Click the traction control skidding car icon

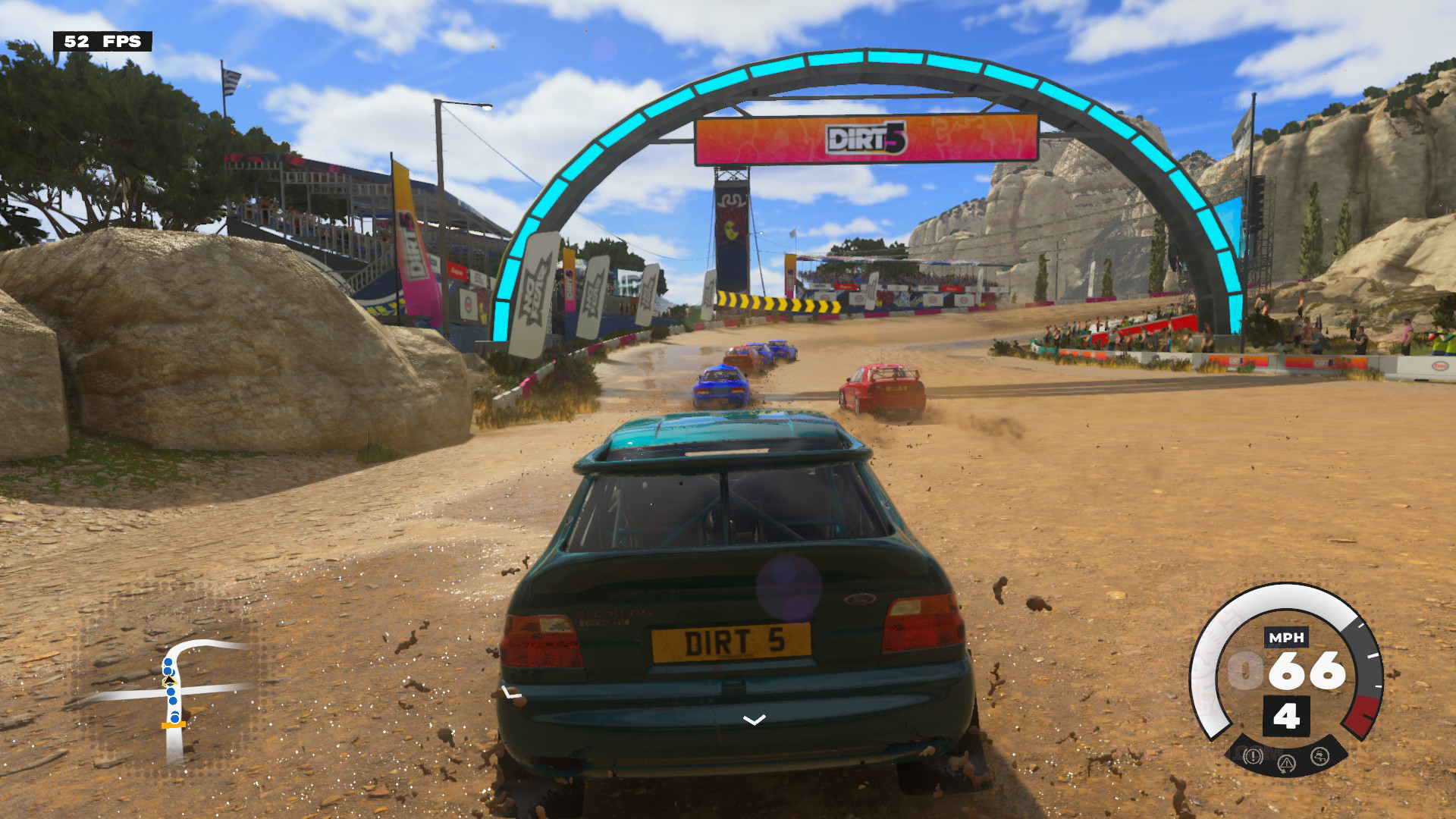coord(1320,755)
